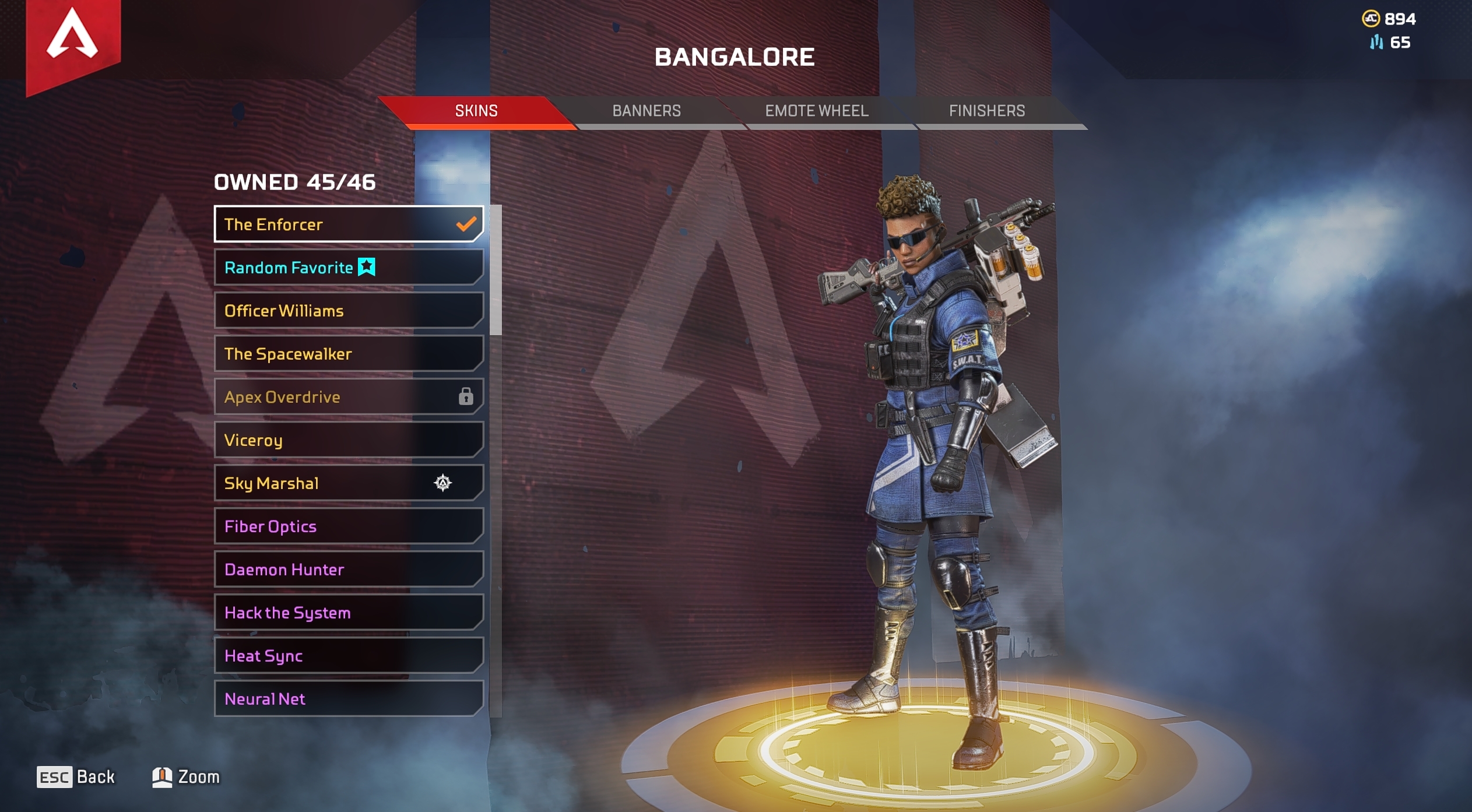Select the Neural Net skin
The width and height of the screenshot is (1472, 812).
tap(348, 699)
